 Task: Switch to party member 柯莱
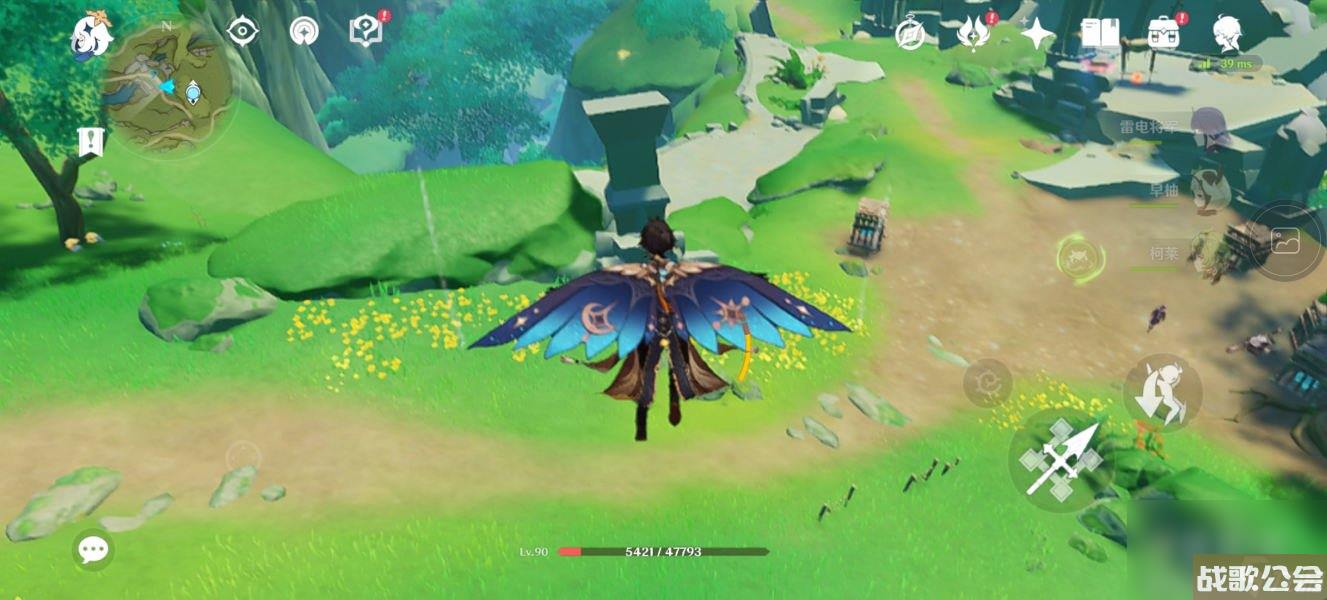coord(1208,253)
